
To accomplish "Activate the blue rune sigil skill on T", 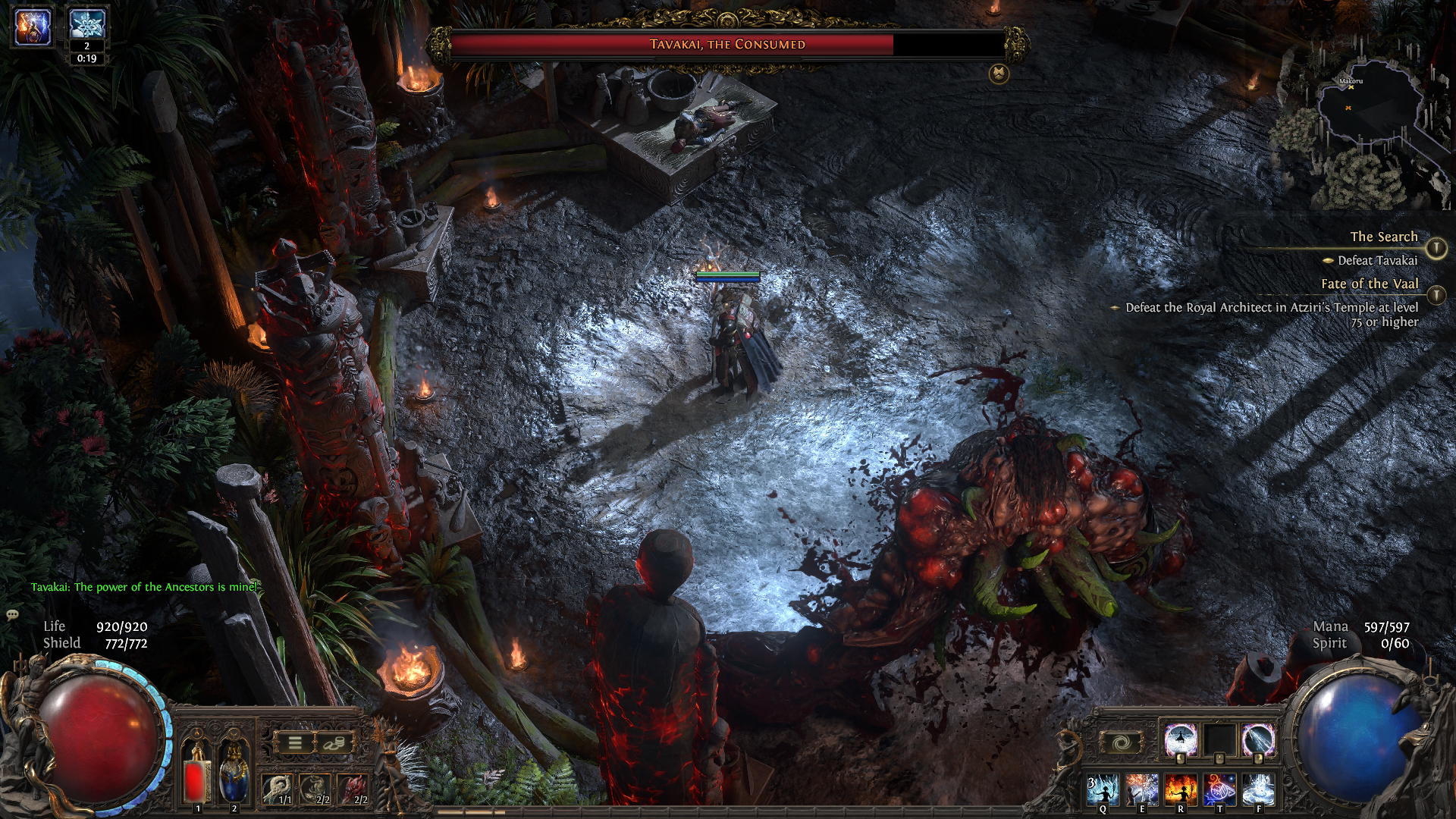I will [1219, 790].
